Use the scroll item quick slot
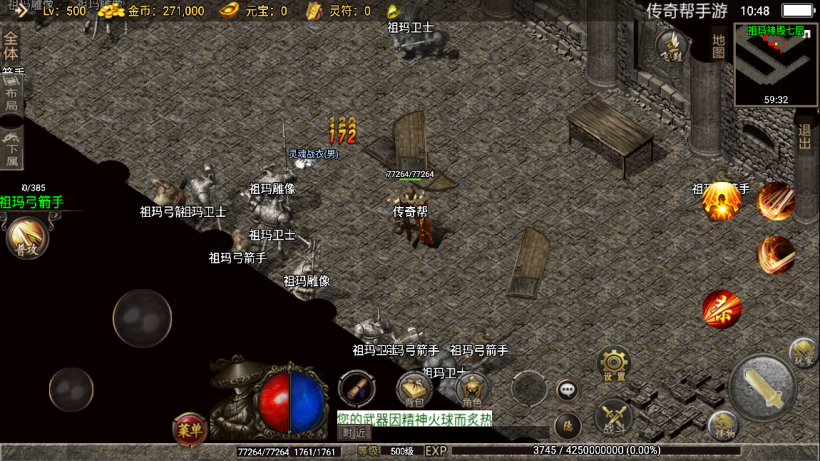This screenshot has height=461, width=820. click(357, 388)
